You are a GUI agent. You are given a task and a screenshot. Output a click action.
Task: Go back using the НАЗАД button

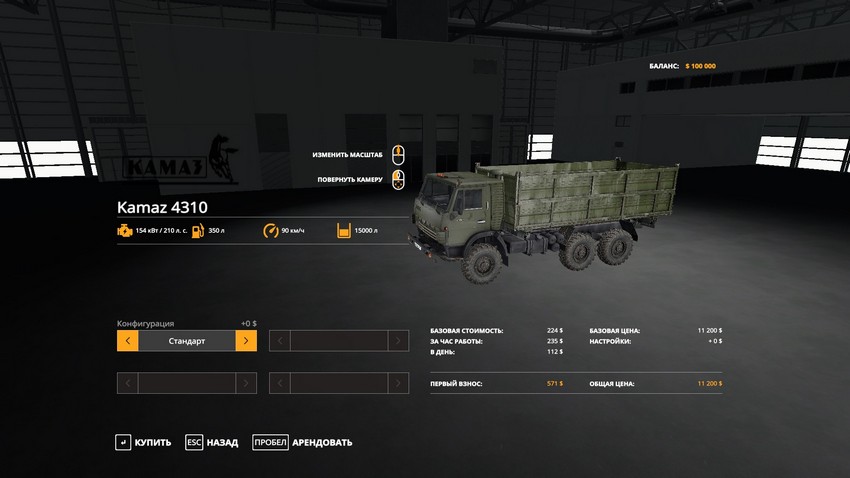212,442
